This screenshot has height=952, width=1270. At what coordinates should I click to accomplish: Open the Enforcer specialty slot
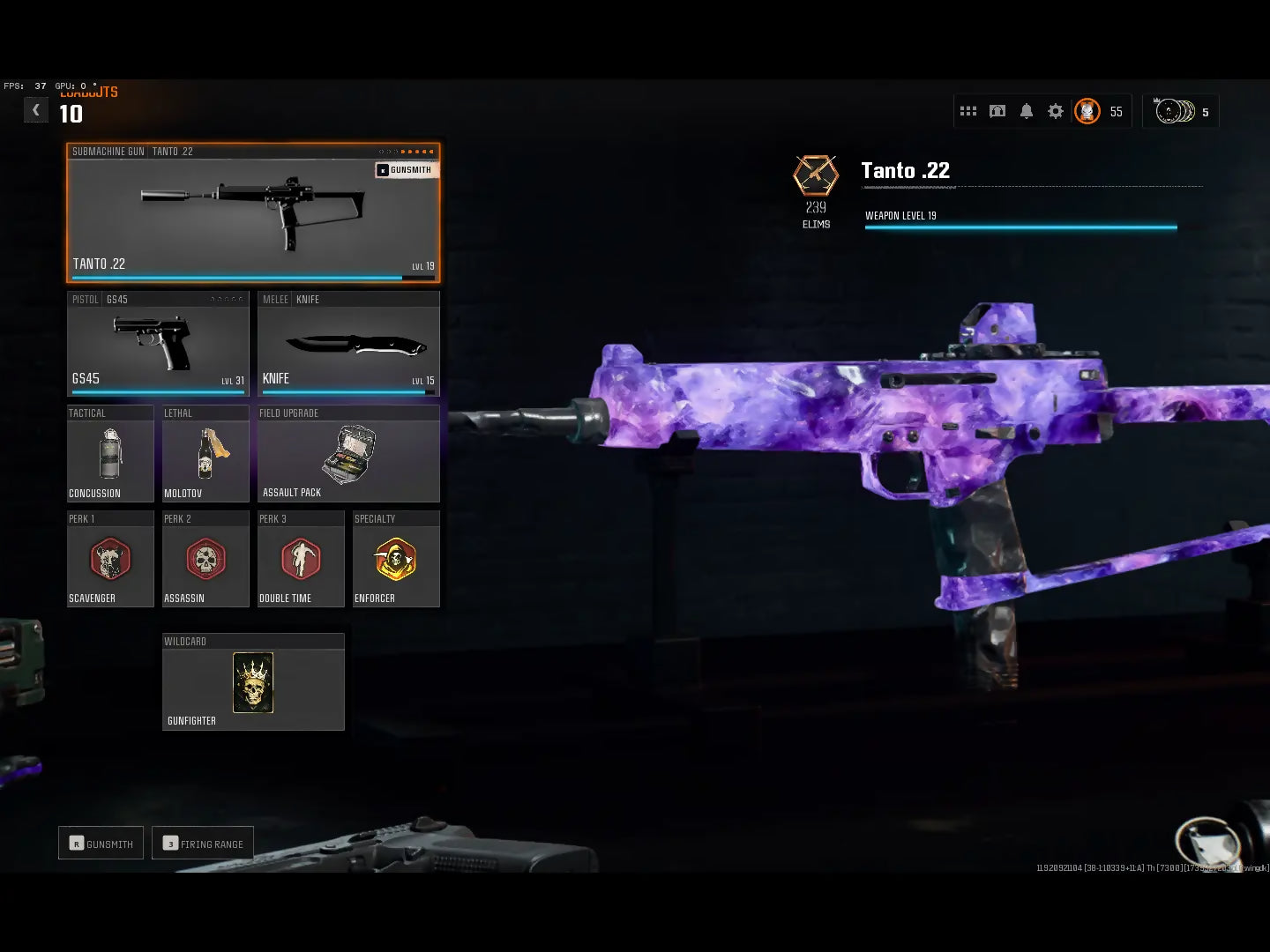(x=396, y=560)
